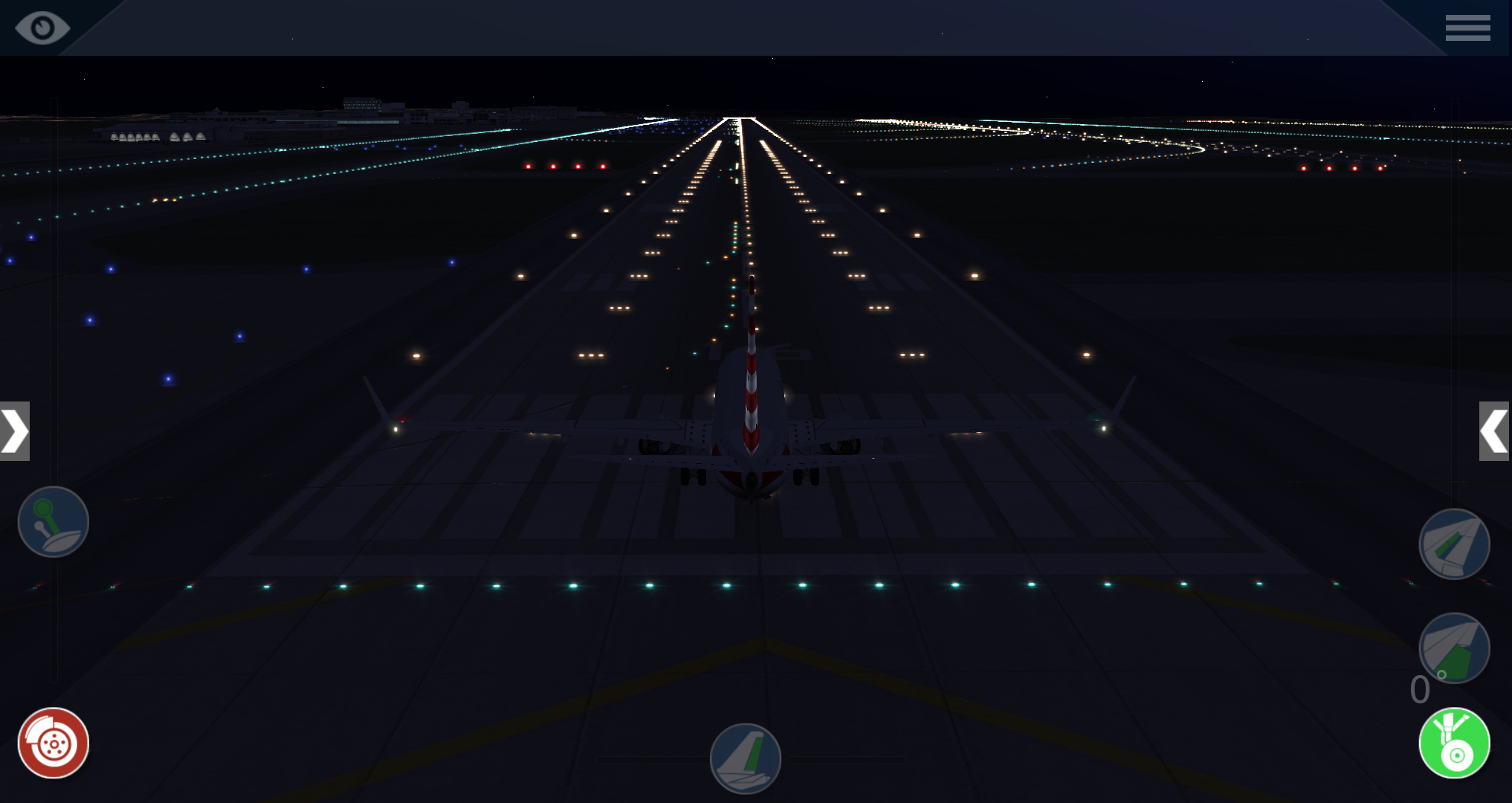Image resolution: width=1512 pixels, height=803 pixels.
Task: Click the throttle lever control icon
Action: (53, 523)
